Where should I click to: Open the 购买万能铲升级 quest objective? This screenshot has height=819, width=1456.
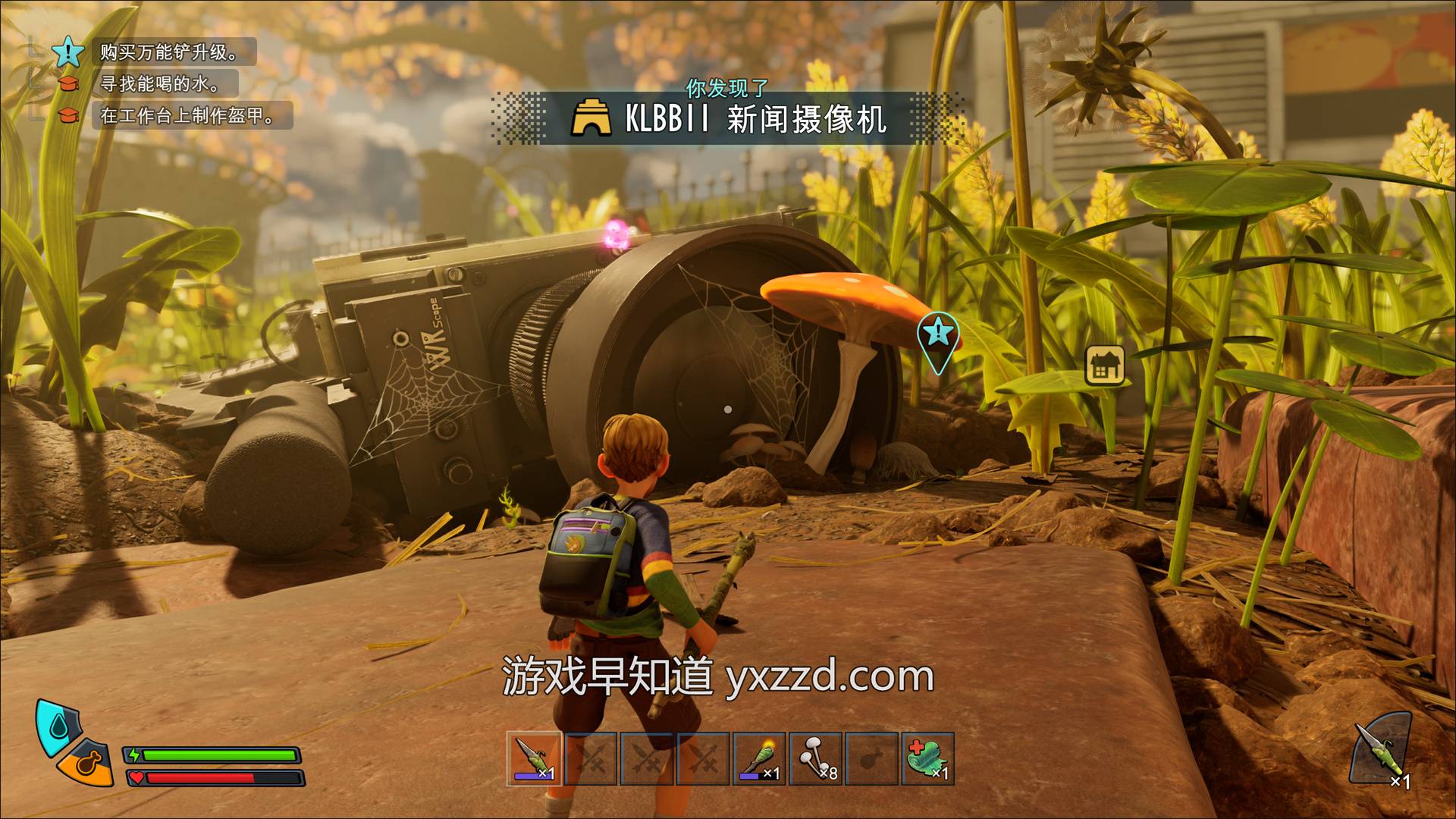(170, 52)
